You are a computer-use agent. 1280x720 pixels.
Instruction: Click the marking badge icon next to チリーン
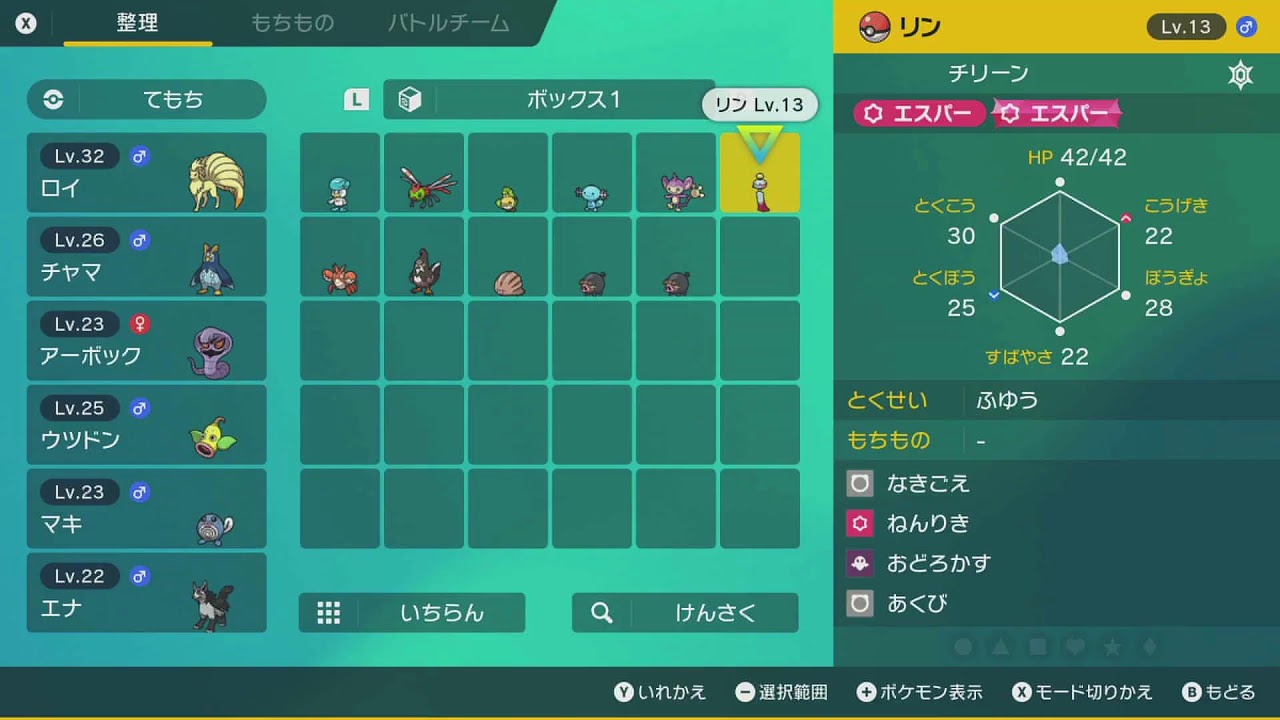(1240, 72)
